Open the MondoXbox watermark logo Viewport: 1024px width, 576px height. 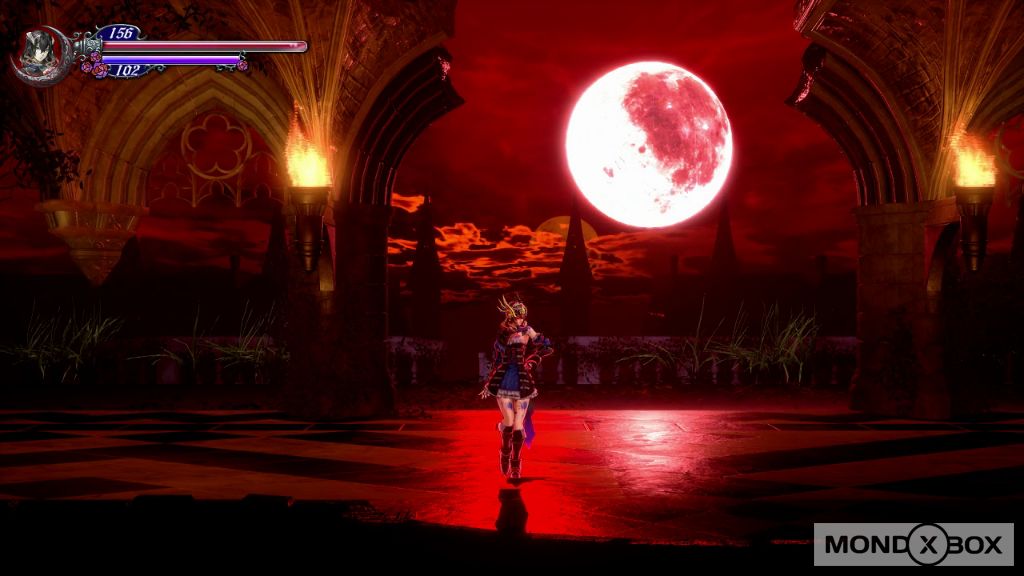[914, 544]
